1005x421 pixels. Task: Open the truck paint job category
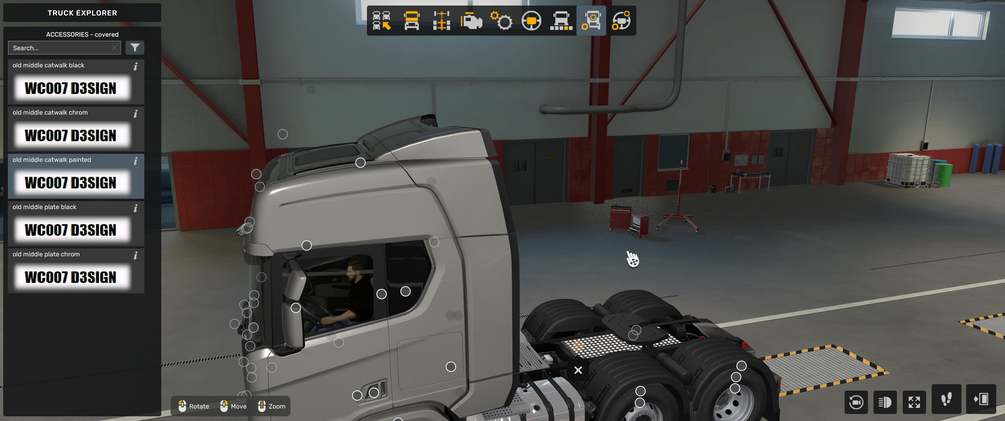click(561, 21)
